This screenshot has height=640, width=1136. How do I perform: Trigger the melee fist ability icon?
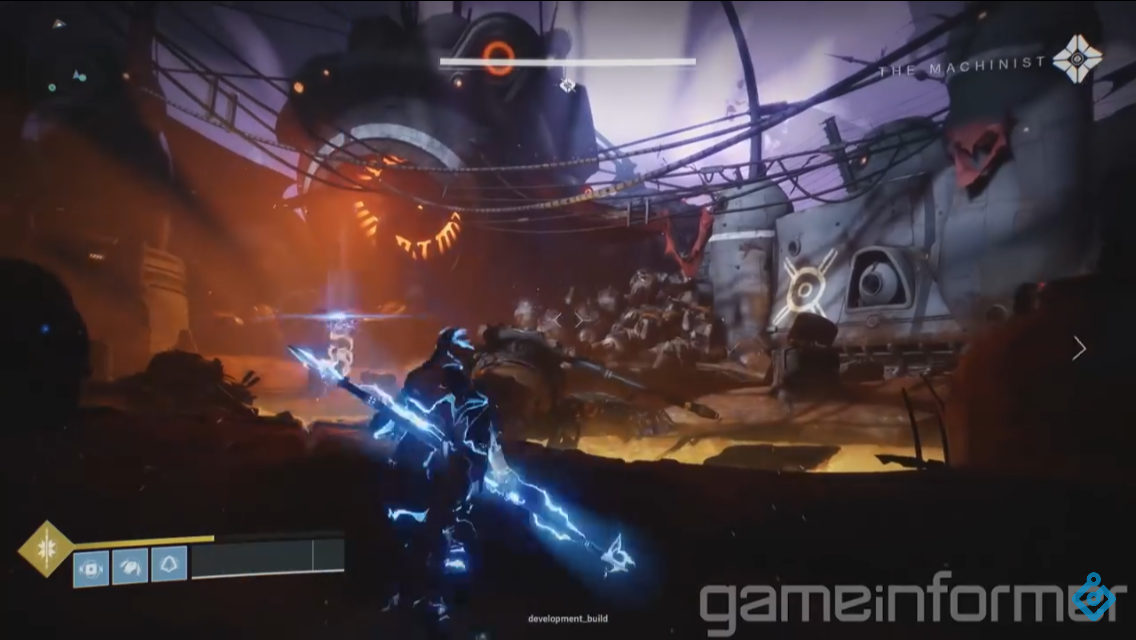pos(130,566)
